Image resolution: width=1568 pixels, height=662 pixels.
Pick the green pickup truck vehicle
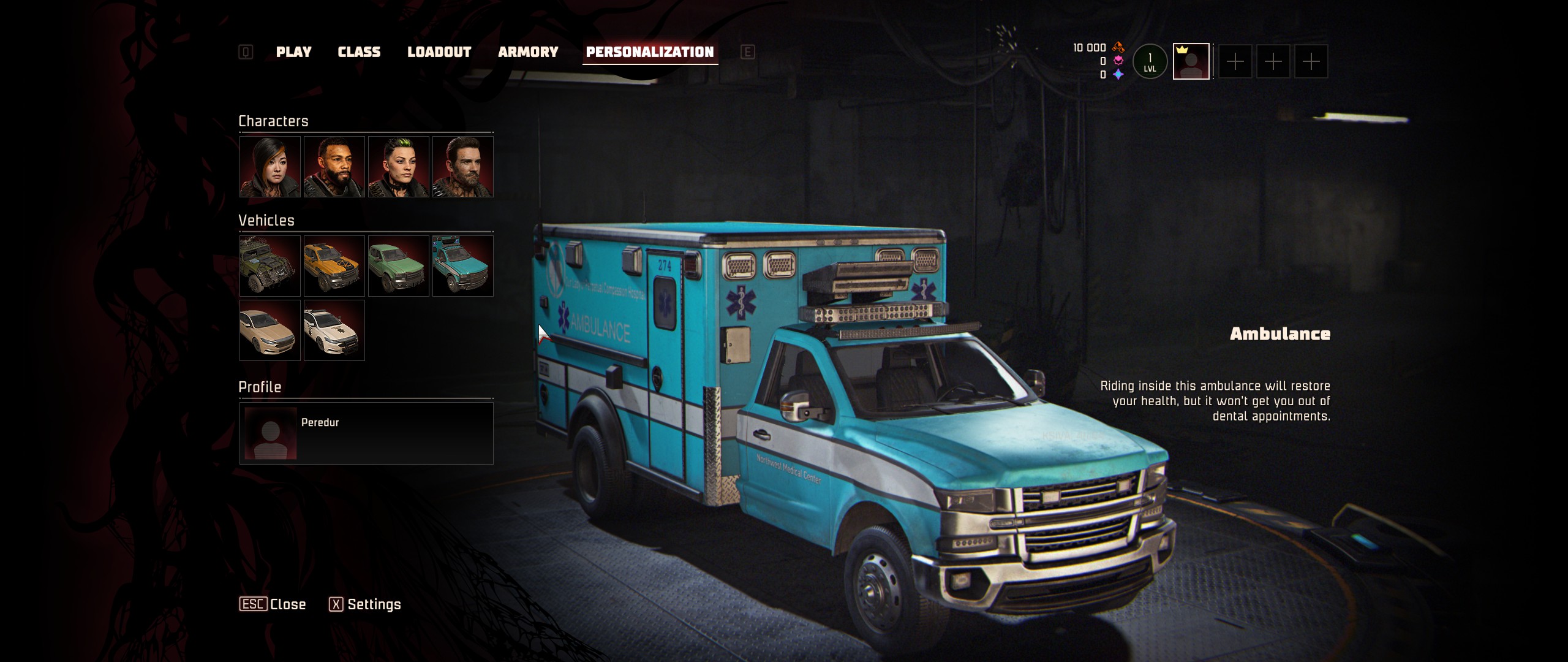coord(399,266)
